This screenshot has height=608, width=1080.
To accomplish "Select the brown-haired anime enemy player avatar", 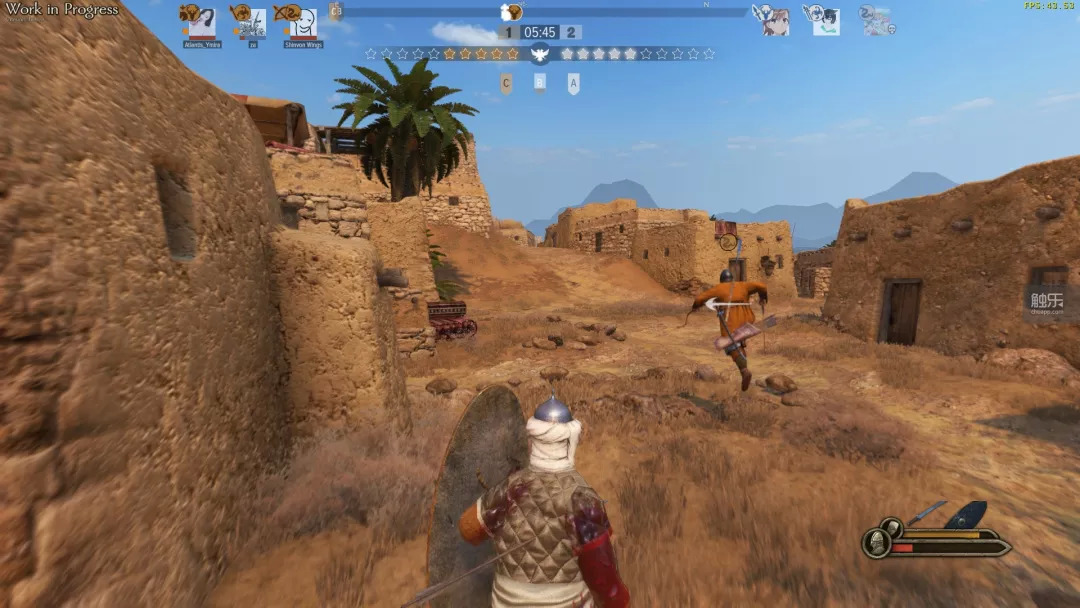I will pyautogui.click(x=776, y=21).
